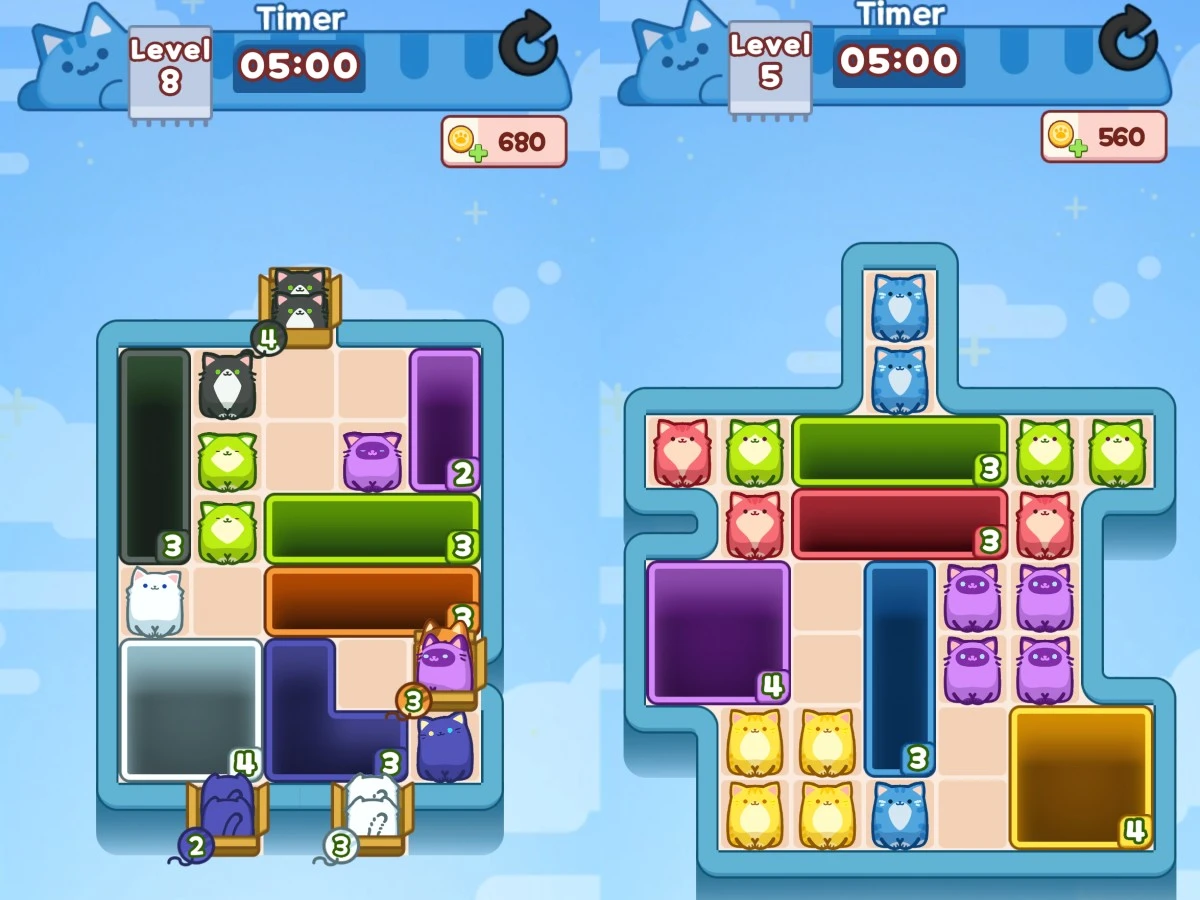This screenshot has width=1200, height=900.
Task: Restart Level 5 with the circular arrow
Action: click(x=1127, y=39)
